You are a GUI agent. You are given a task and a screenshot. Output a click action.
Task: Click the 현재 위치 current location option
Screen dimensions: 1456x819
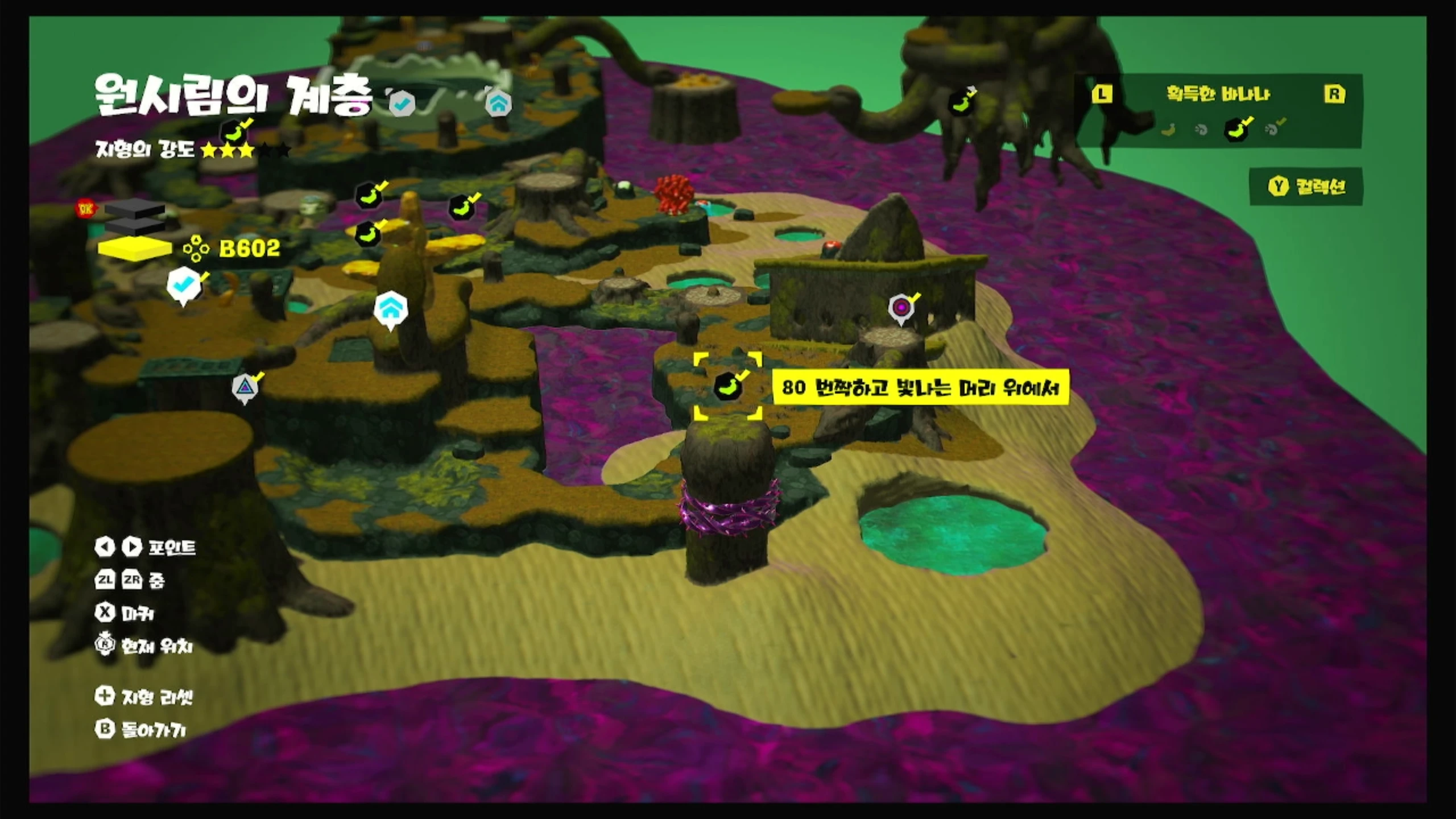[x=144, y=646]
